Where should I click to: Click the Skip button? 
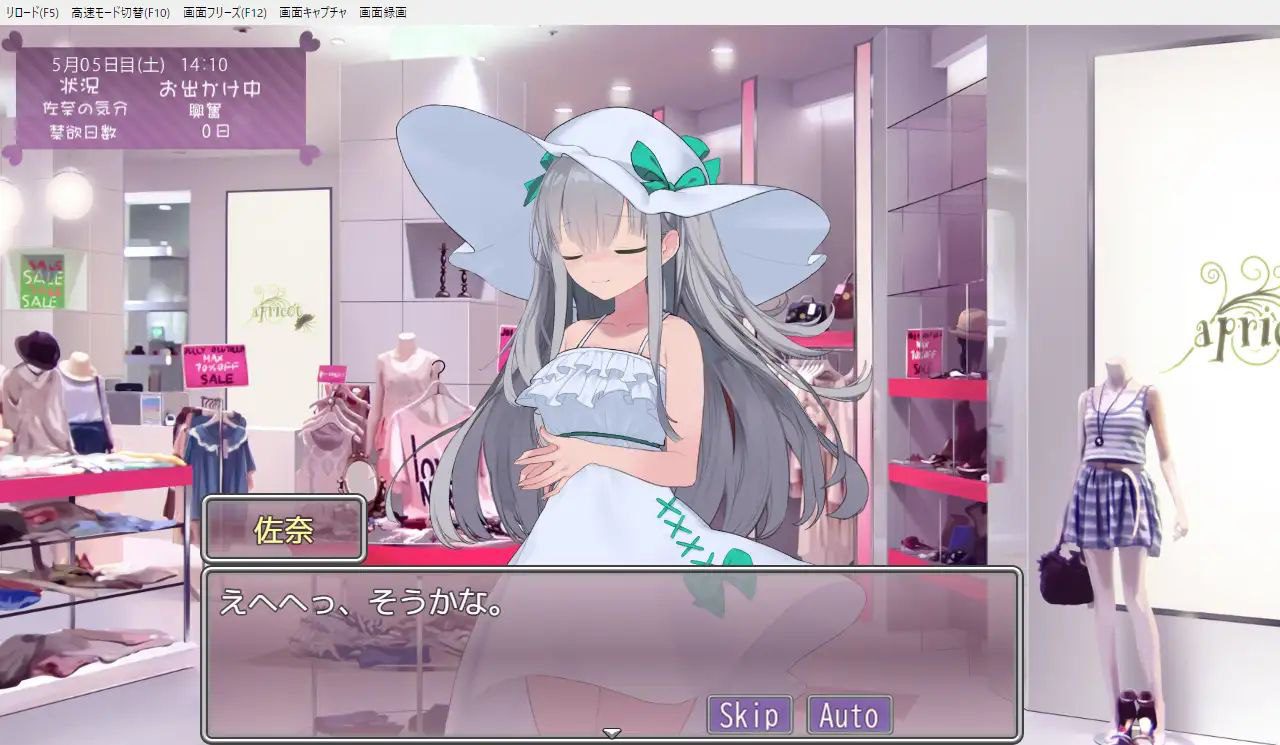[x=748, y=715]
